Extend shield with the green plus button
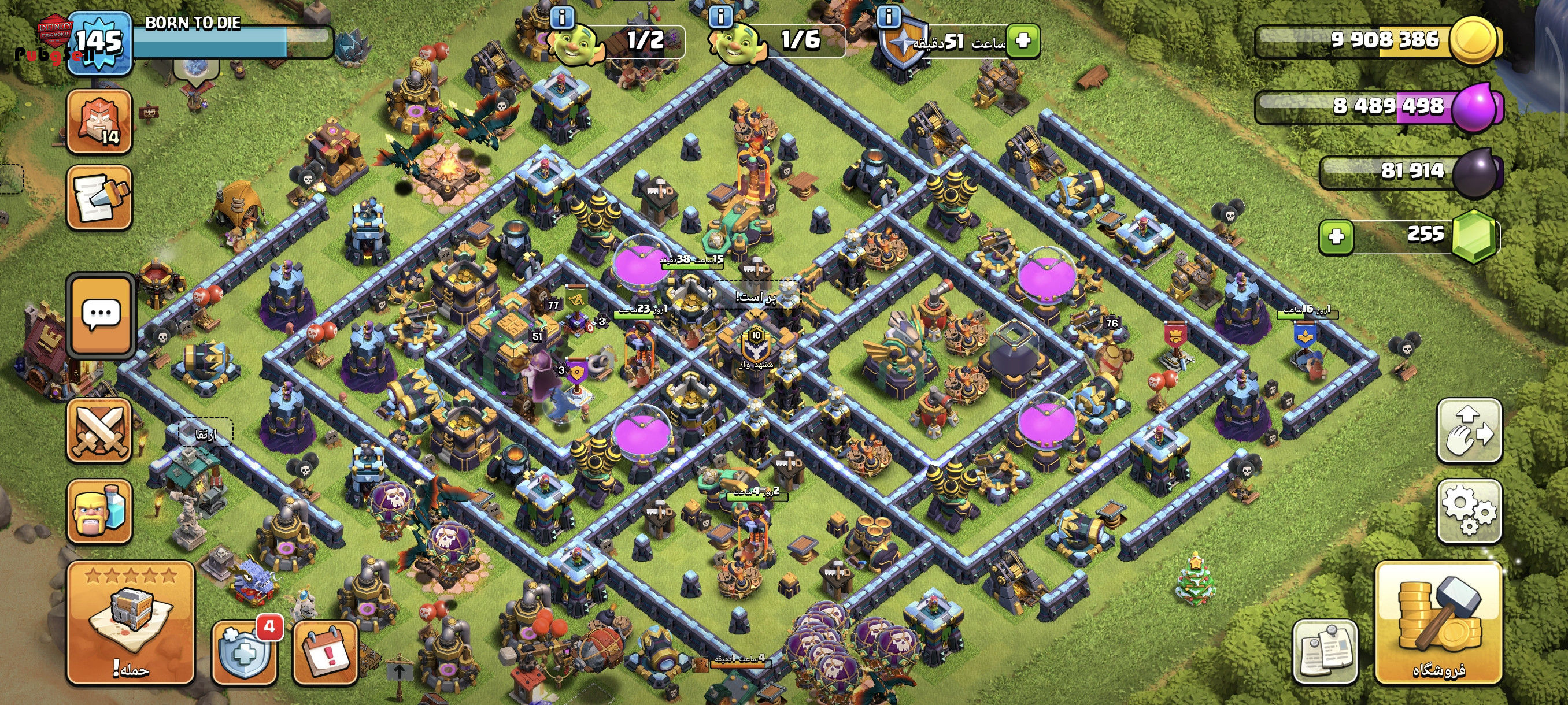The height and width of the screenshot is (705, 1568). 1023,41
